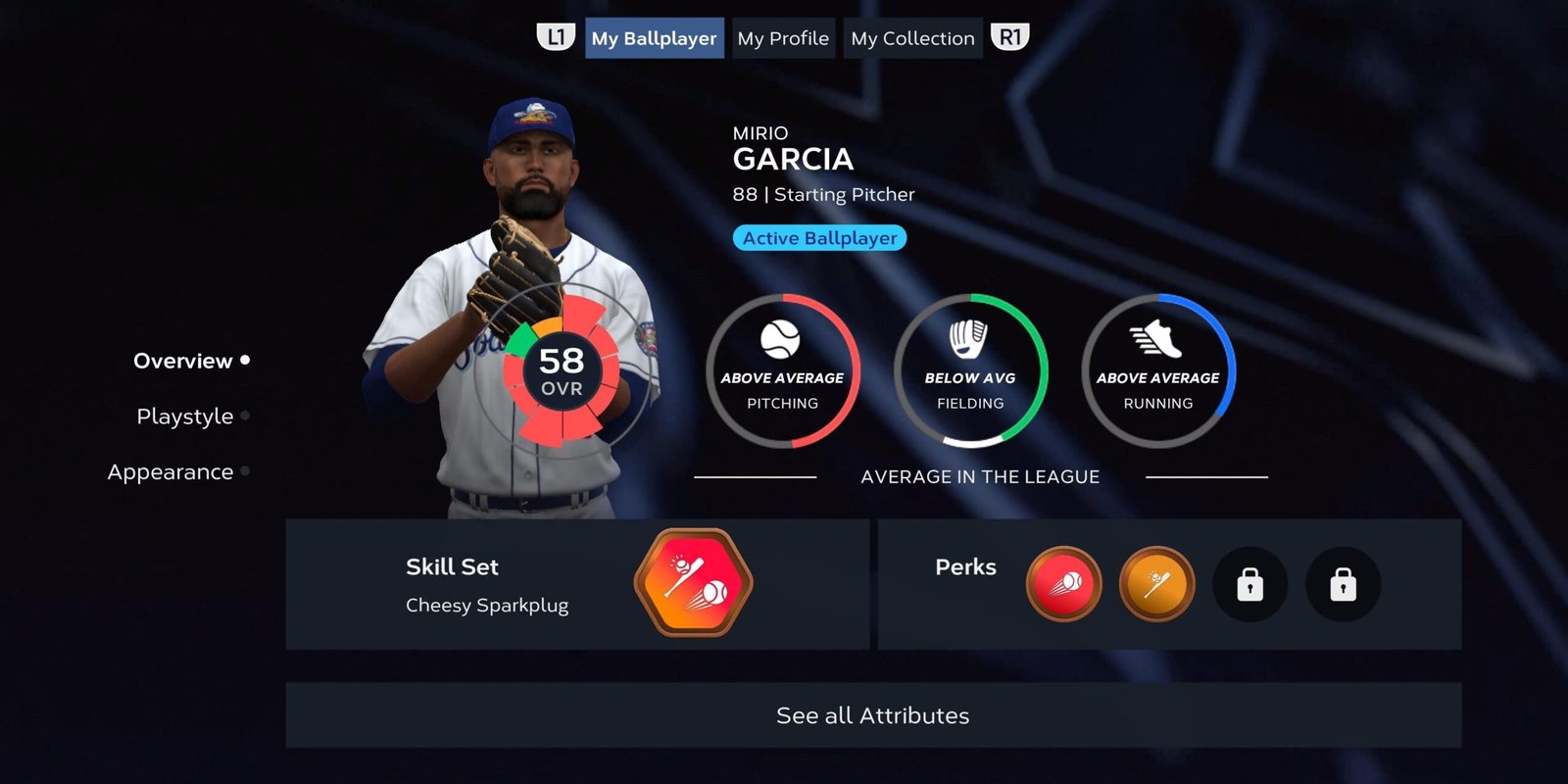Click the Active Ballplayer badge
Screen dimensions: 1568x784
819,237
